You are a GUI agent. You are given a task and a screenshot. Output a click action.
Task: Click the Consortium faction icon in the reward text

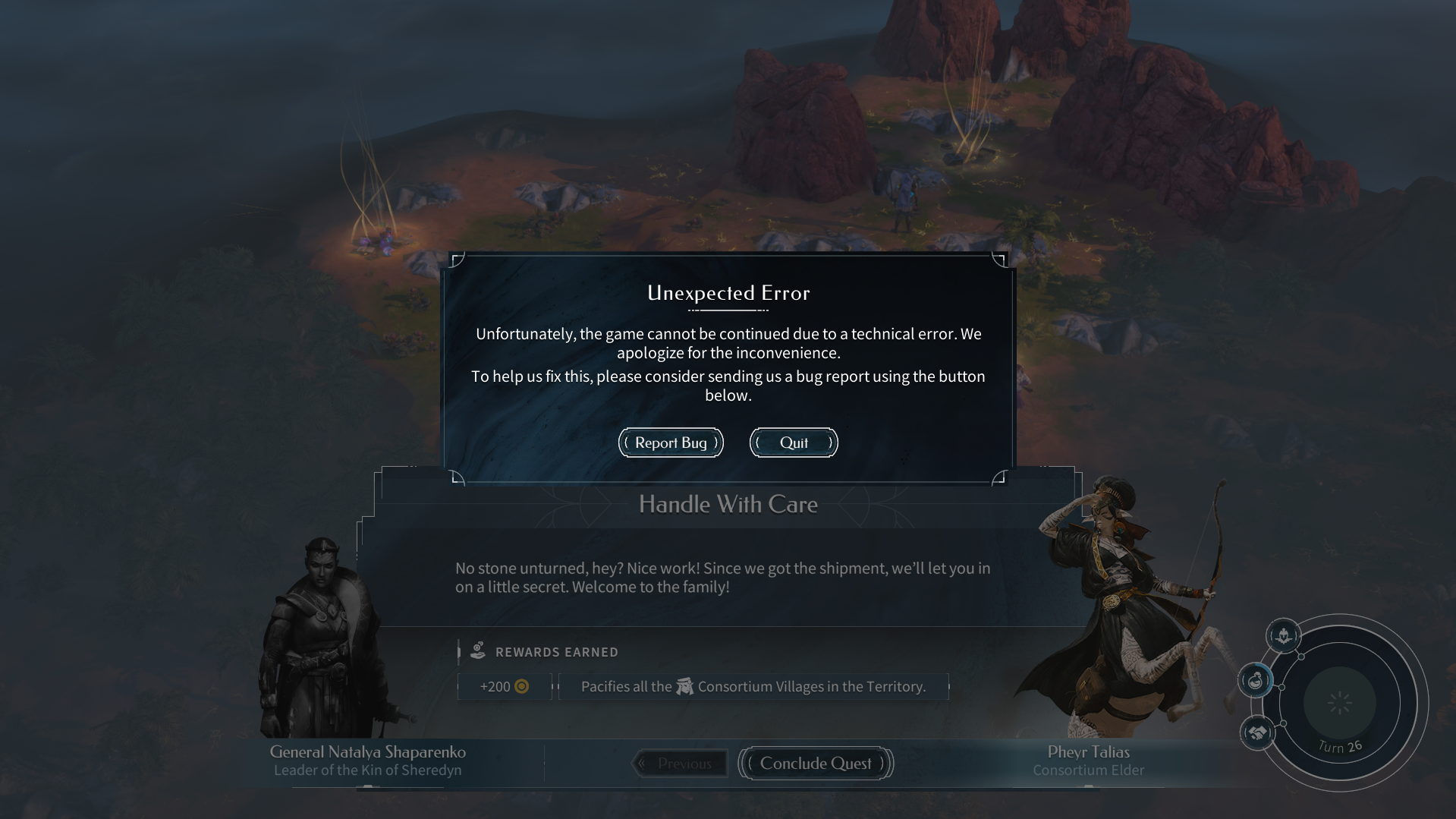[x=685, y=686]
